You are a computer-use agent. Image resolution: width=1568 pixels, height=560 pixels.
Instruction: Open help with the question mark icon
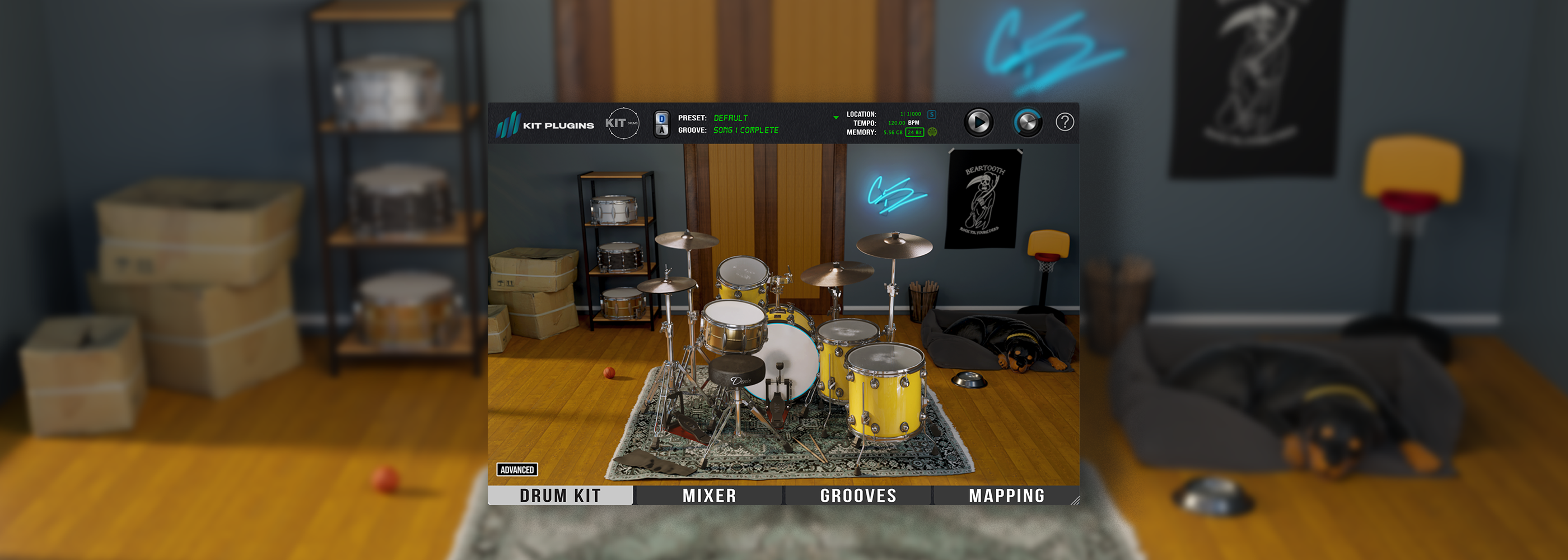pyautogui.click(x=1064, y=122)
